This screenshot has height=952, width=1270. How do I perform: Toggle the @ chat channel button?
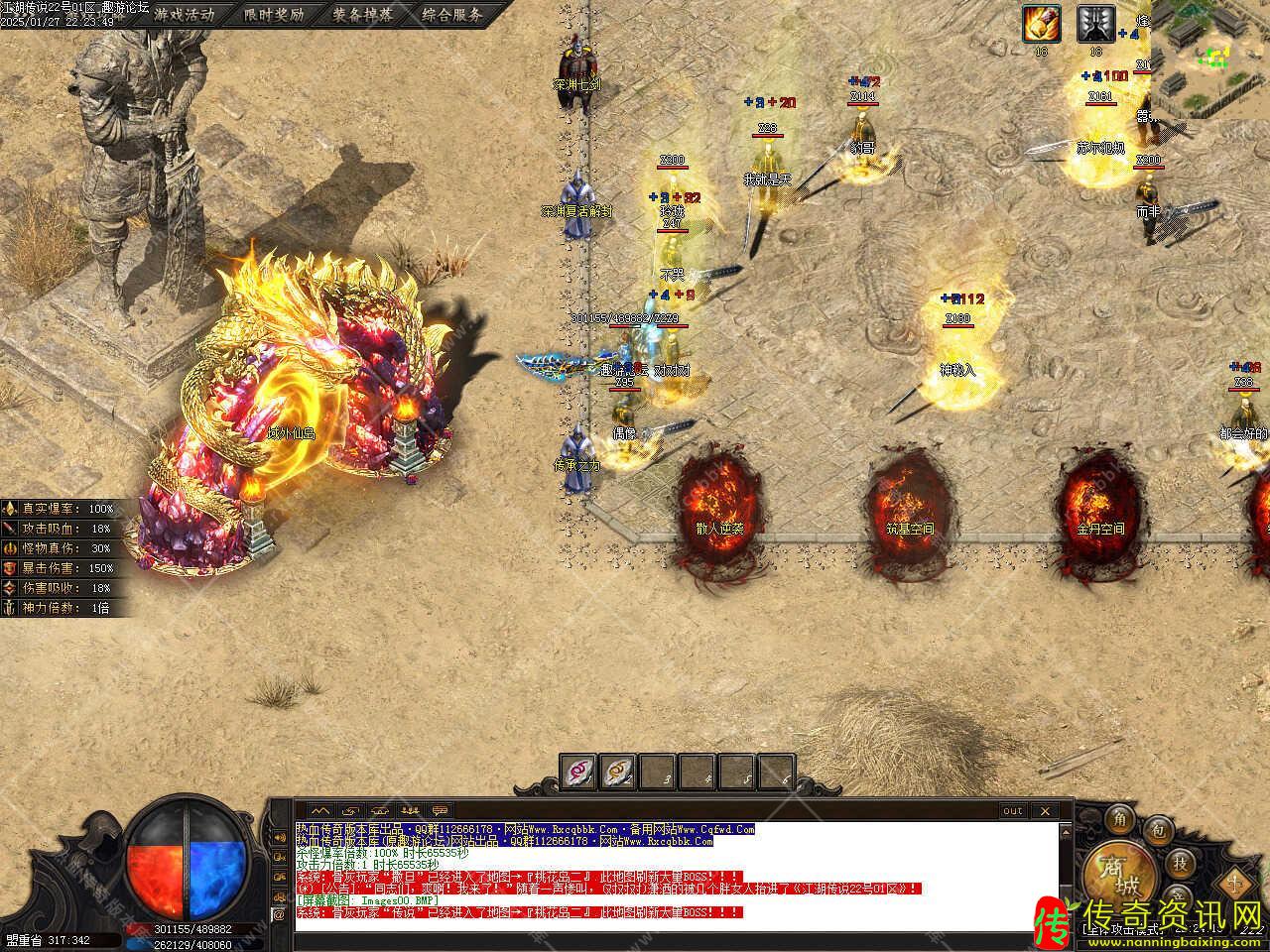[279, 914]
